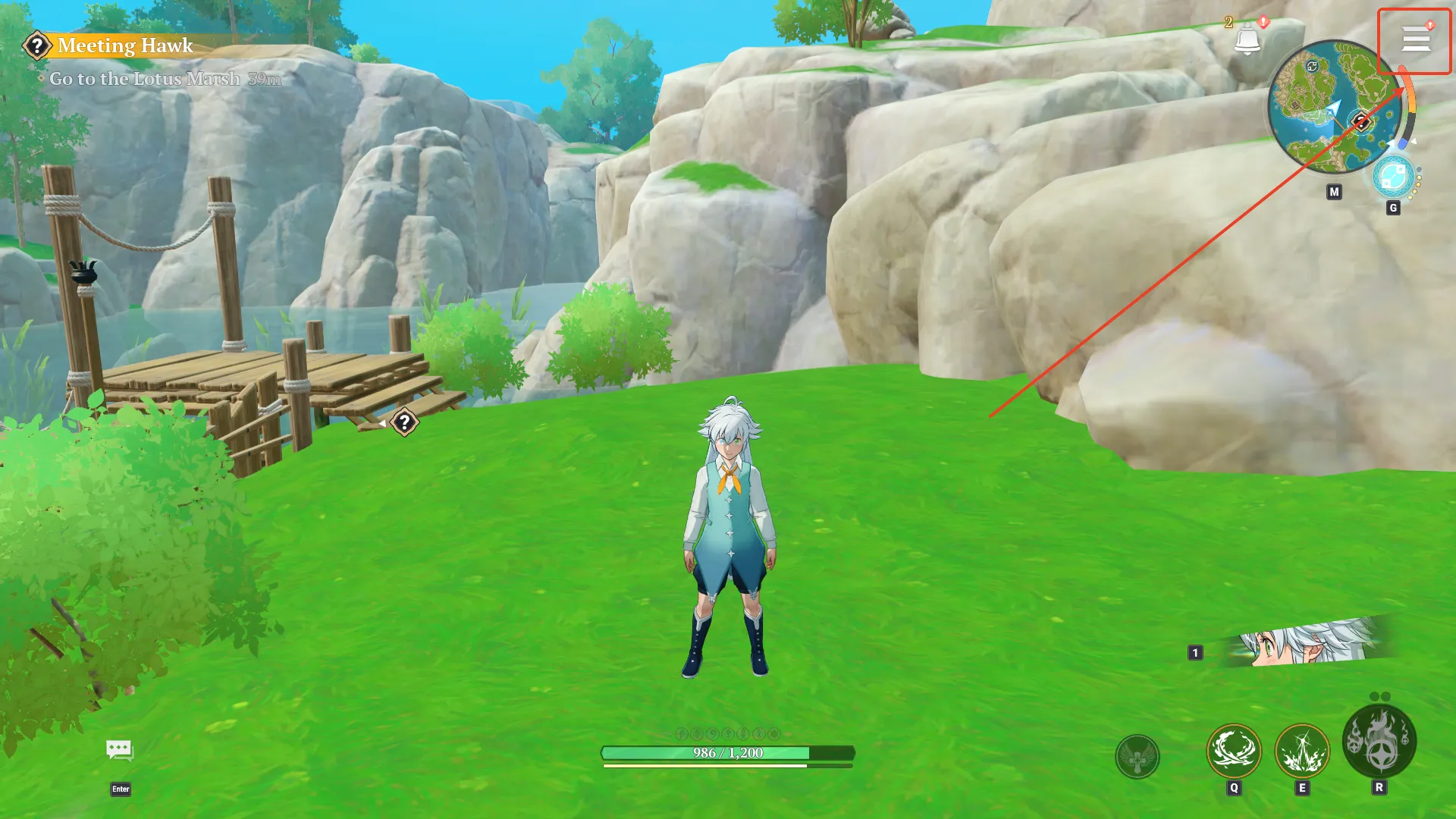Open the Meeting Hawk quest entry
This screenshot has height=819, width=1456.
(x=124, y=46)
